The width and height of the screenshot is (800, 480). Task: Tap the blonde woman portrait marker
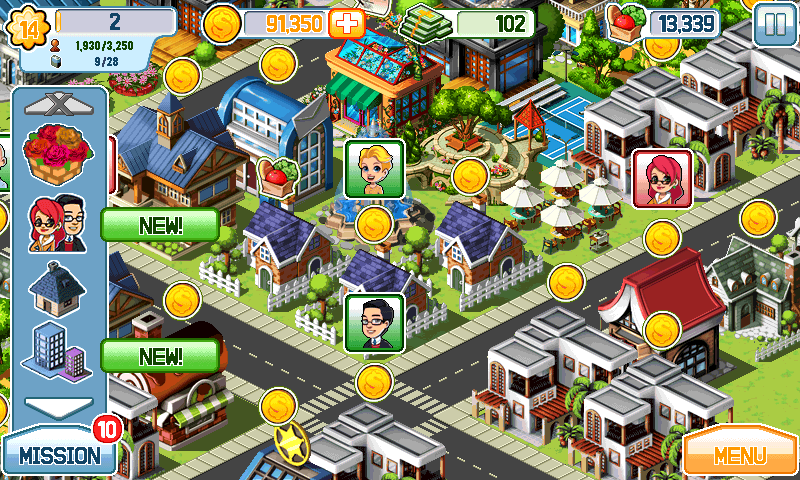coord(374,168)
